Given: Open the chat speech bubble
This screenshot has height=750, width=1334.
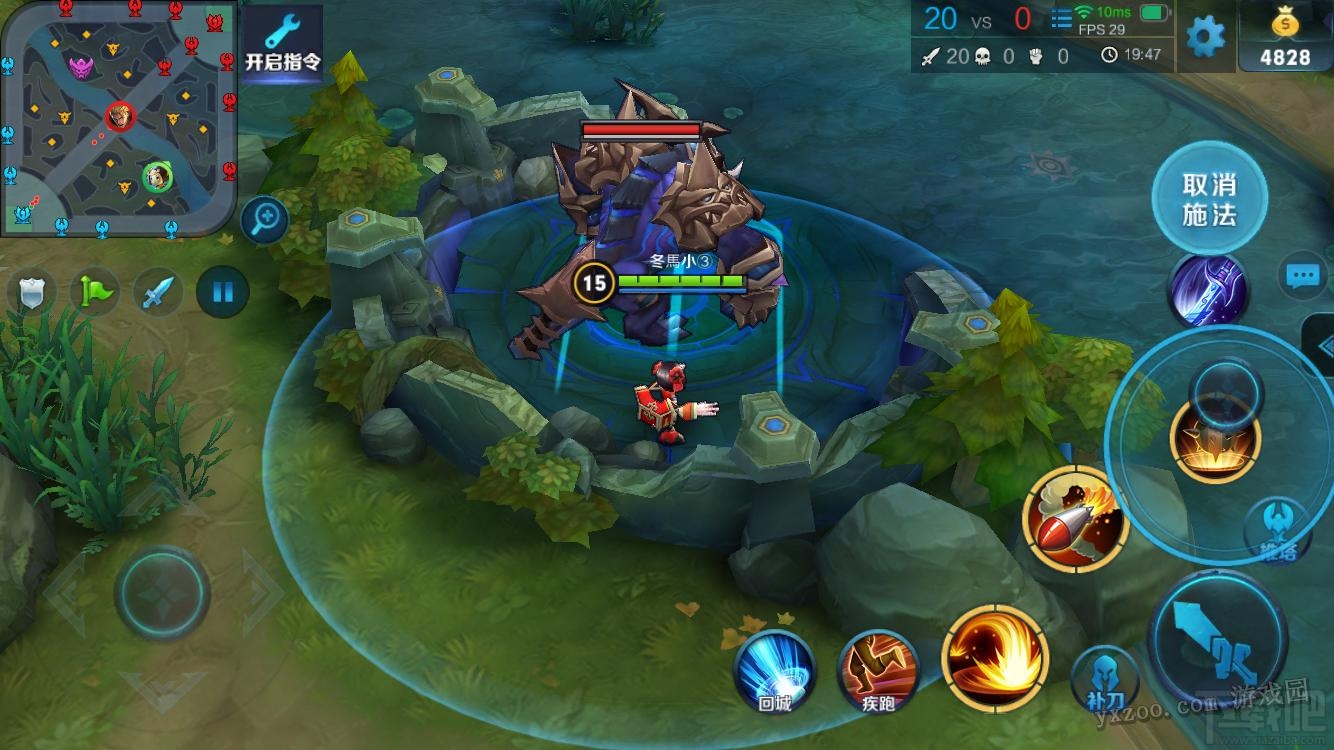Looking at the screenshot, I should pyautogui.click(x=1302, y=277).
